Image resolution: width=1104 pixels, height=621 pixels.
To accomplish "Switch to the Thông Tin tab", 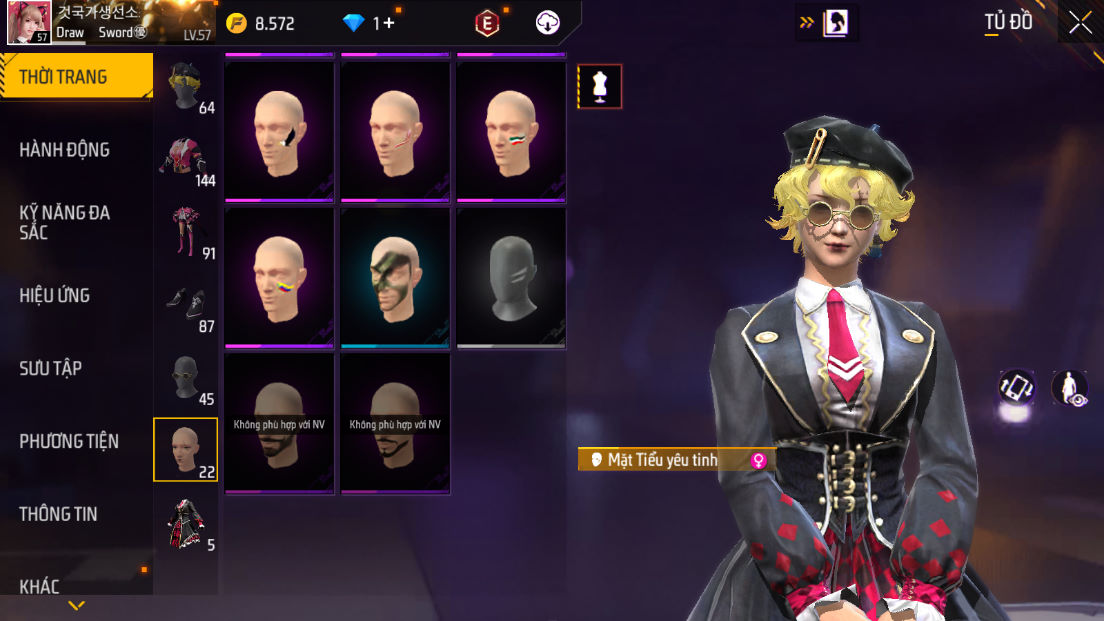I will click(x=58, y=514).
